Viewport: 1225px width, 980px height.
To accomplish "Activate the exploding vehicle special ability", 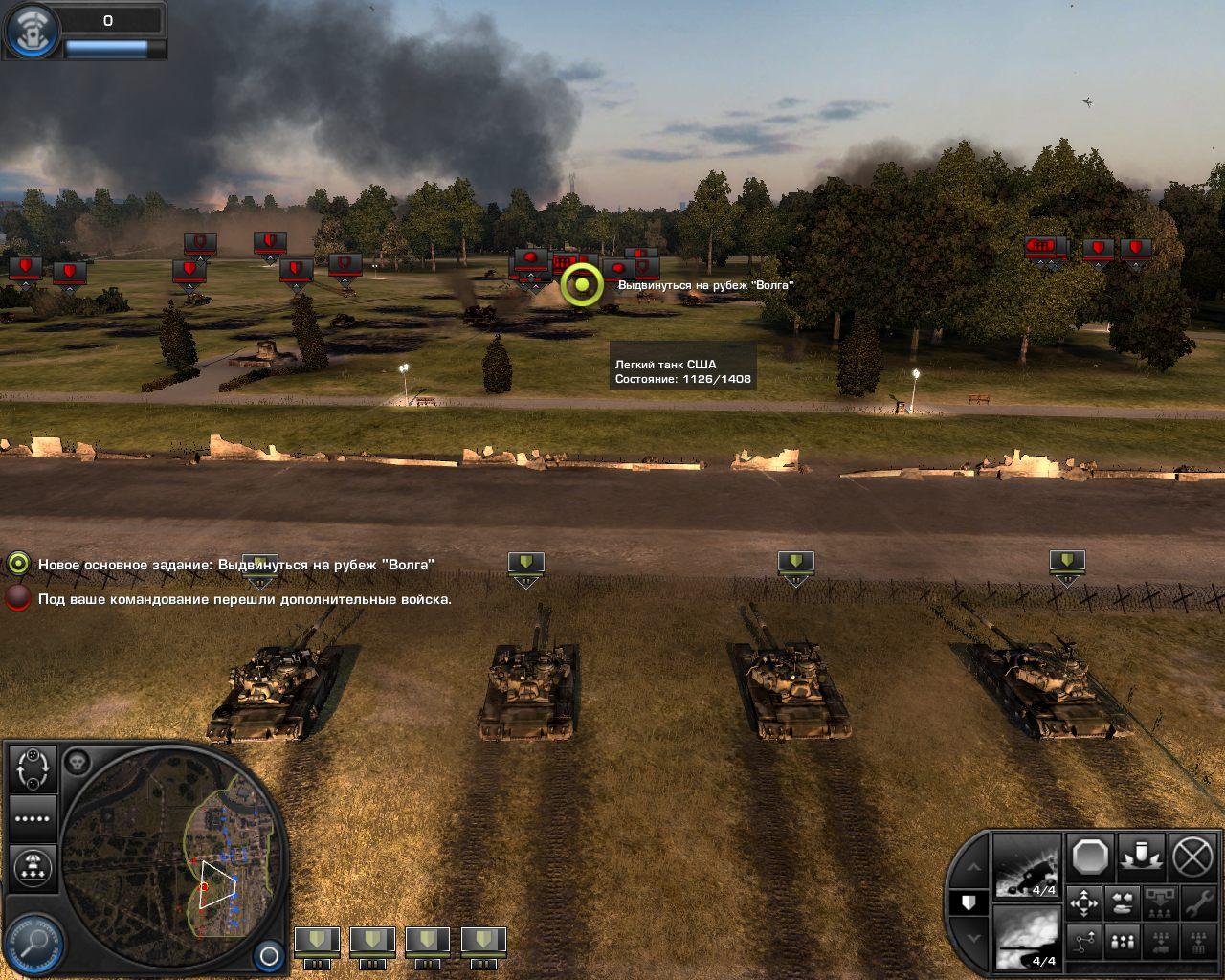I will point(1027,865).
